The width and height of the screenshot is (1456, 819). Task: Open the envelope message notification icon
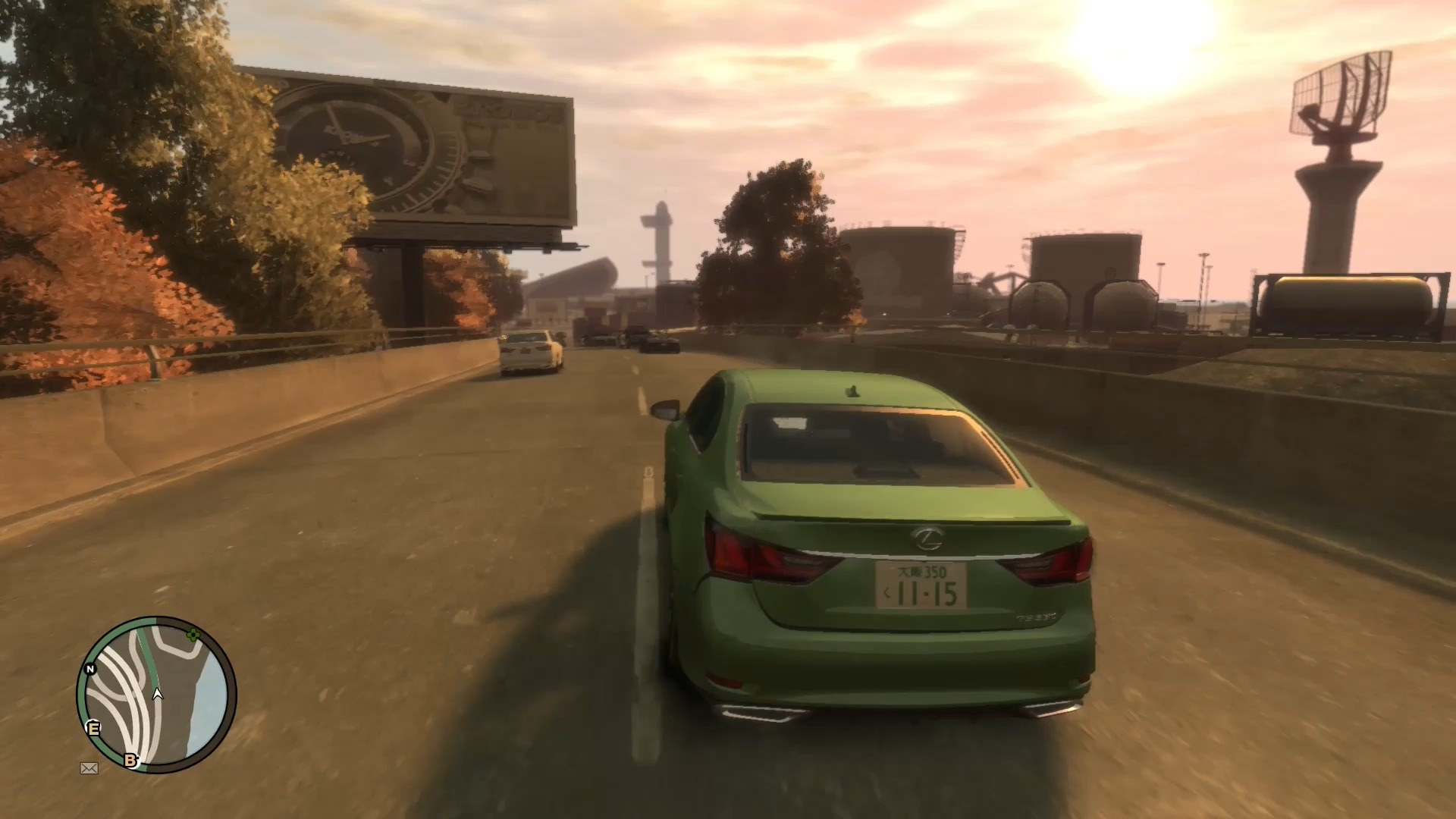tap(89, 768)
